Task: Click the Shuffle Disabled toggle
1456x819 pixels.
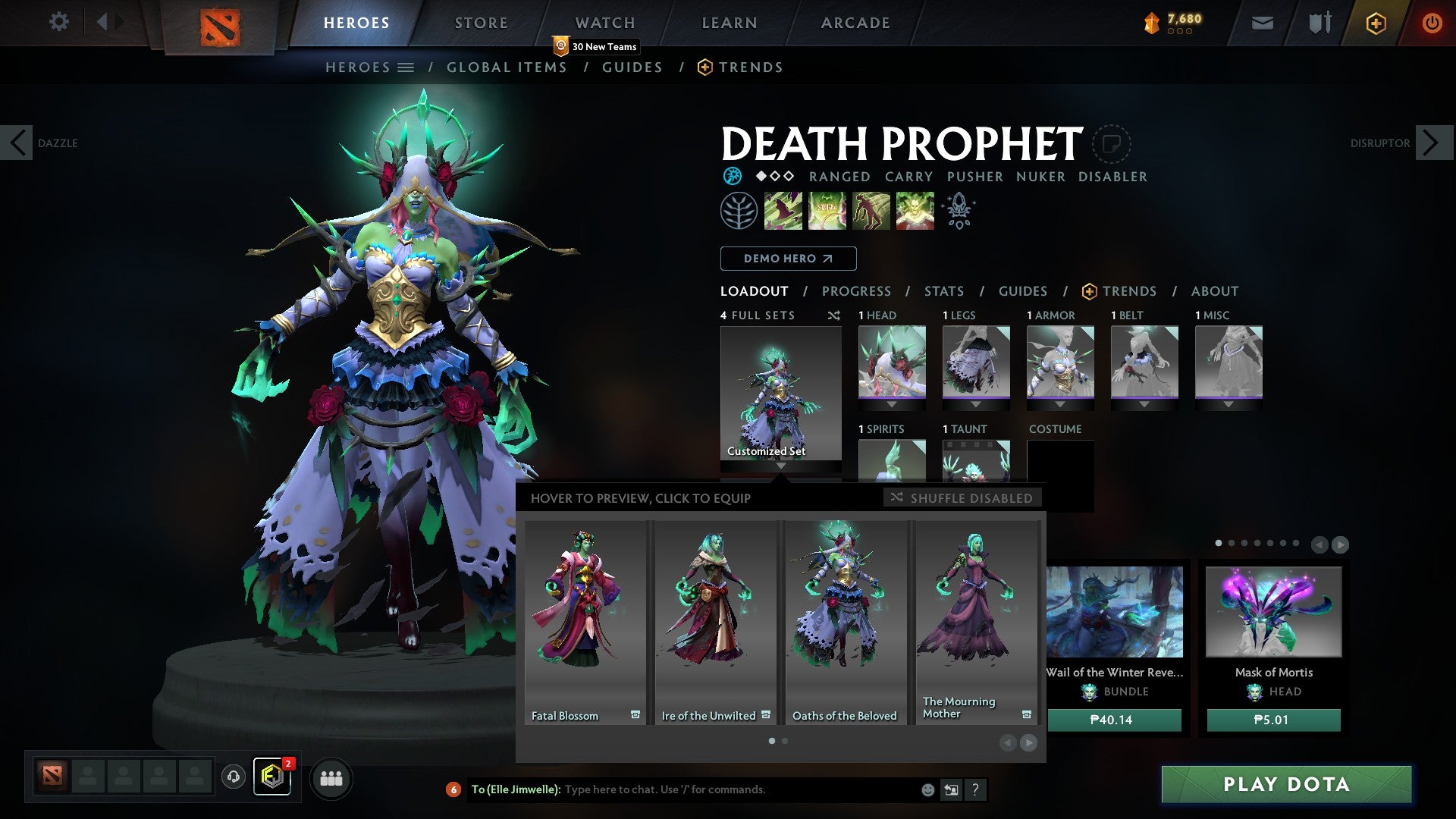Action: coord(962,498)
